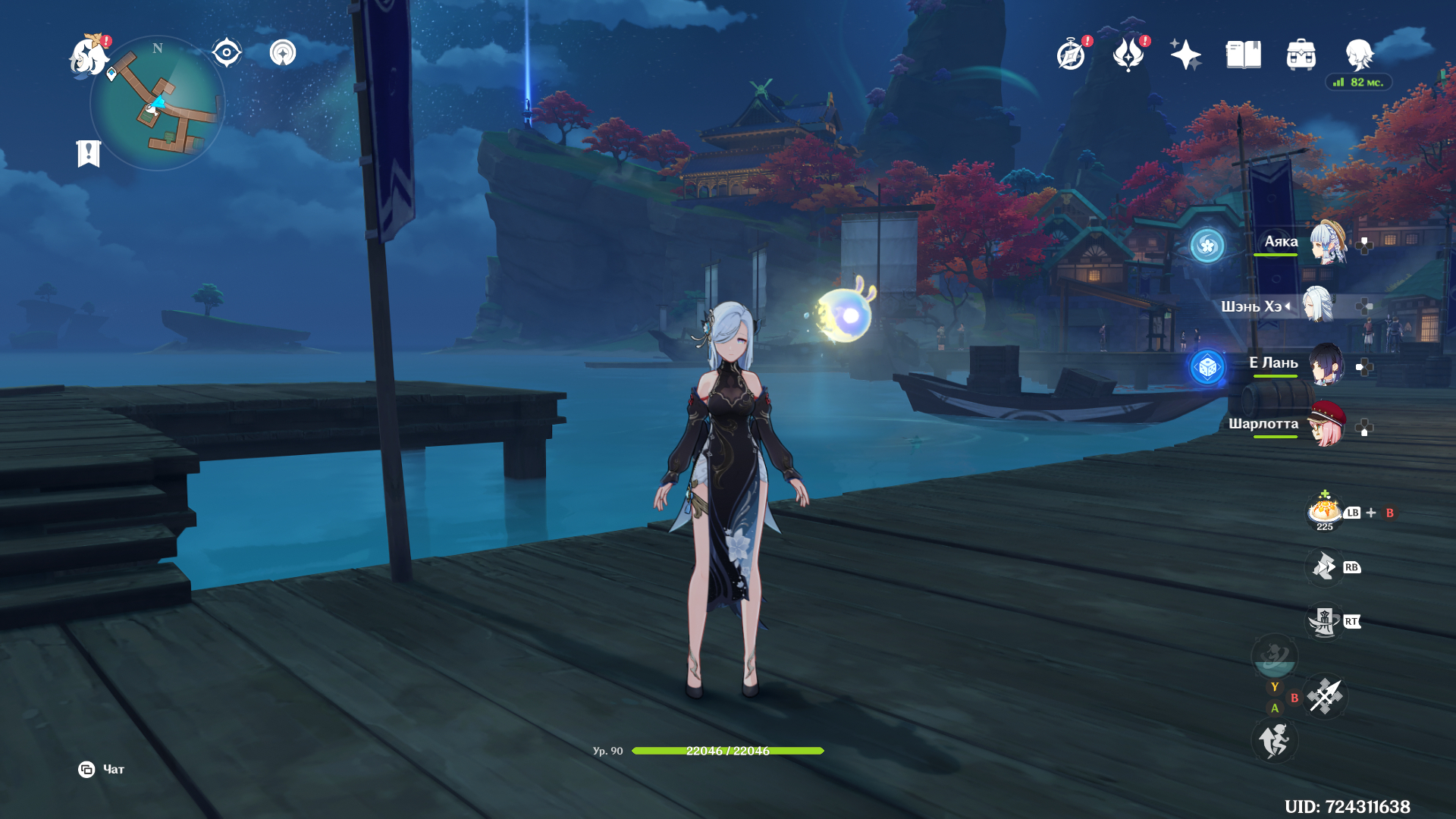
Task: Switch to party member Аяка
Action: 1327,243
